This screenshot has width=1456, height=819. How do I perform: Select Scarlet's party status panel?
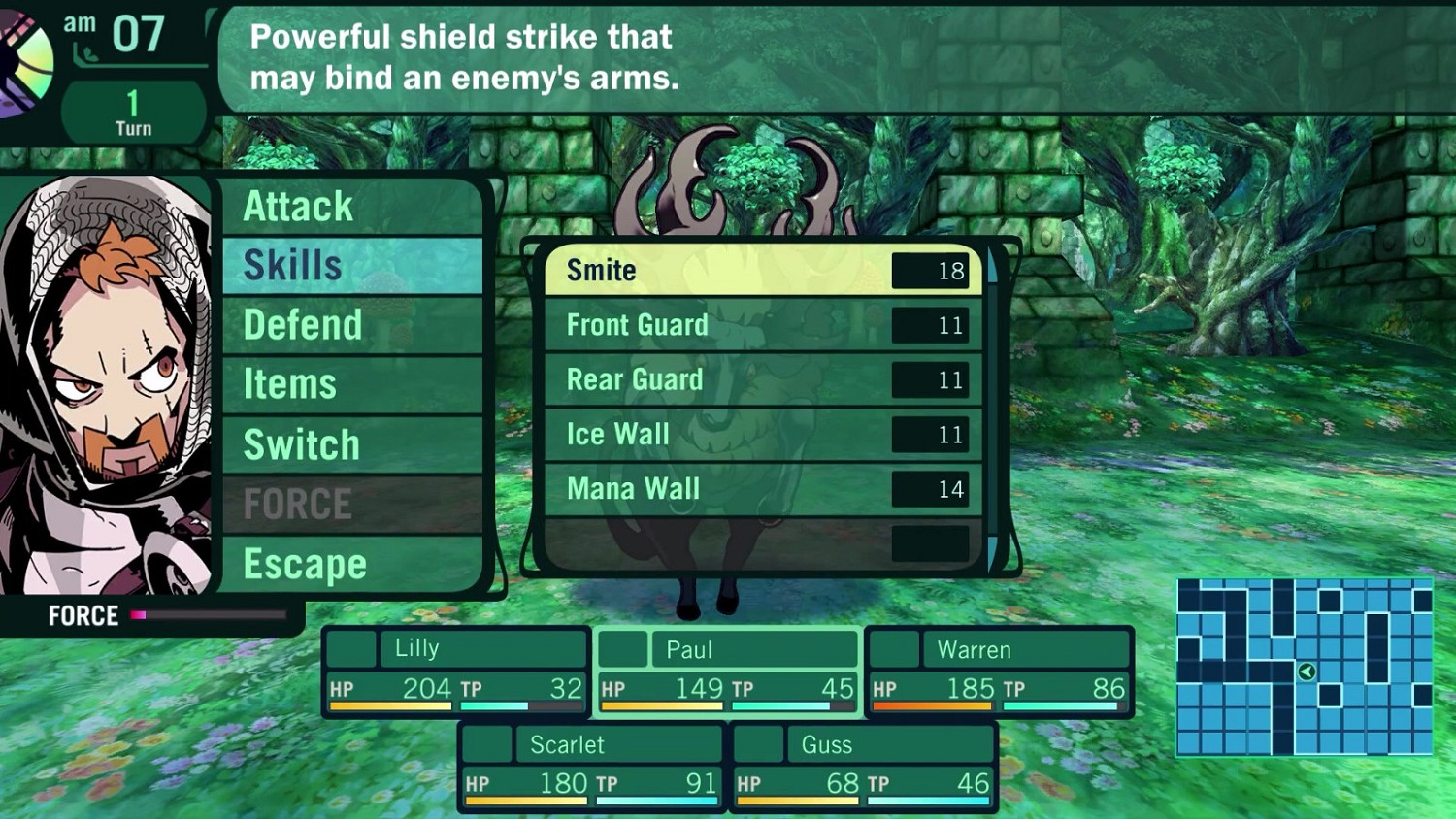point(591,767)
